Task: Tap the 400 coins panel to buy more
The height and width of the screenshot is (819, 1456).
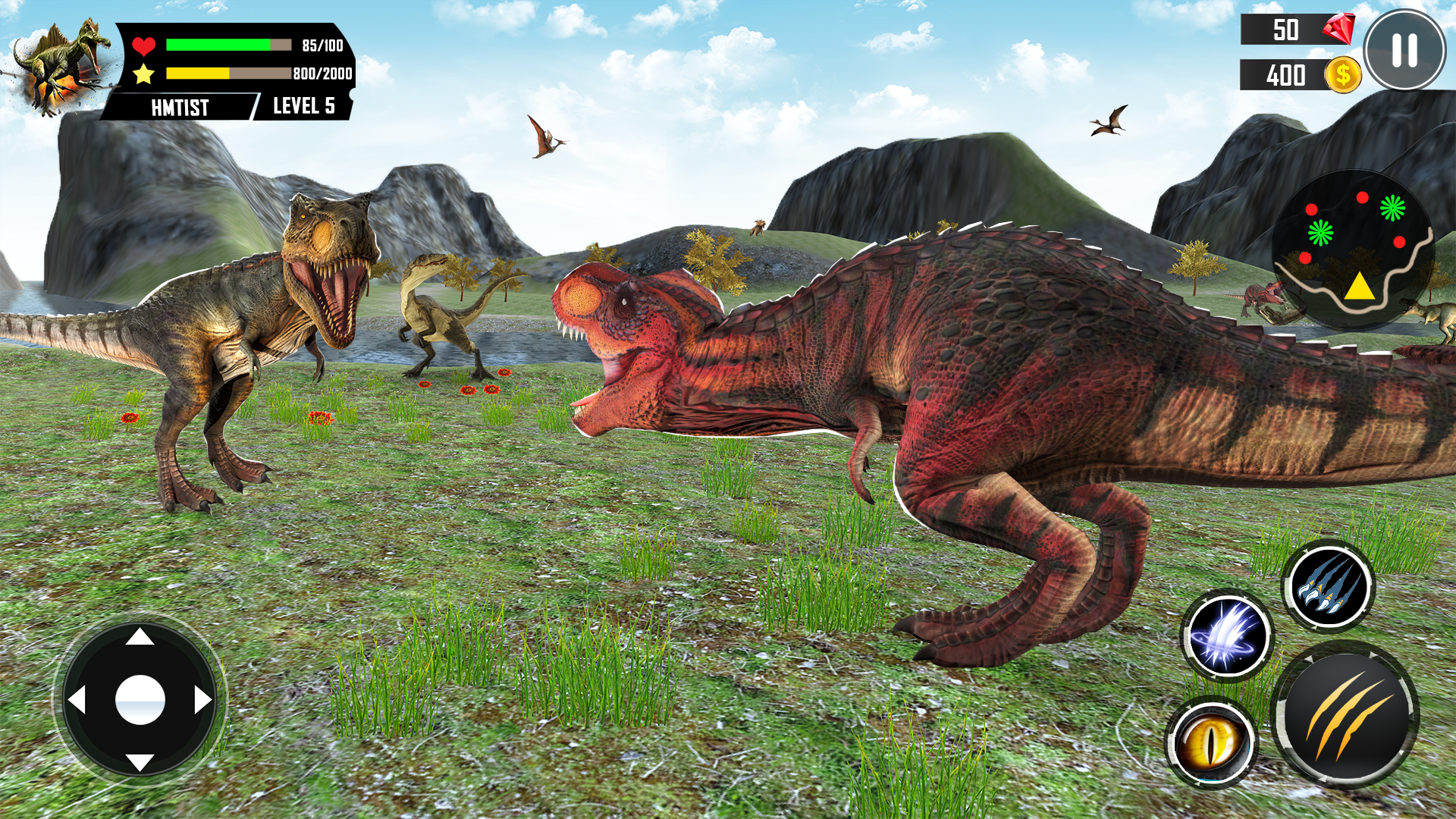Action: (1287, 75)
